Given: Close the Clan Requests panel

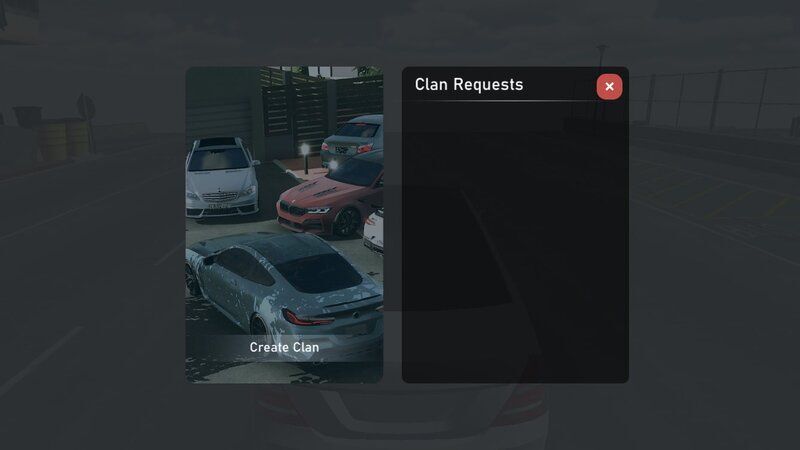Looking at the screenshot, I should pos(609,87).
